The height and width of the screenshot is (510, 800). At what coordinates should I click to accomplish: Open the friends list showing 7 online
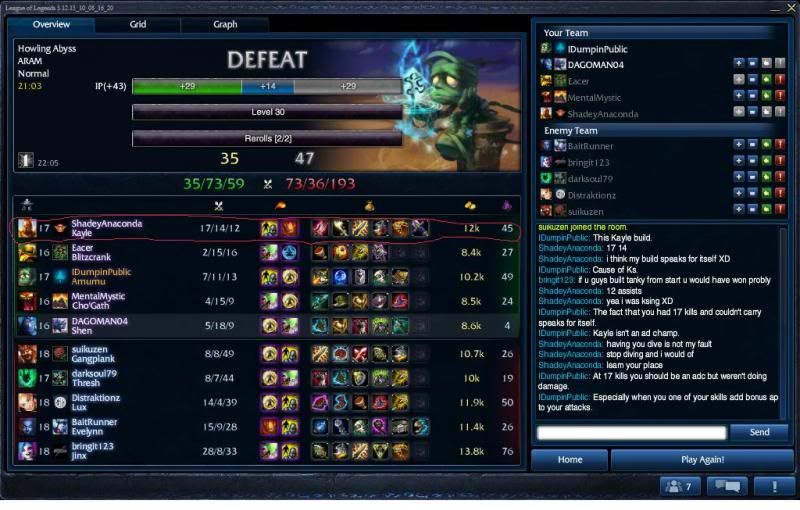(x=680, y=487)
